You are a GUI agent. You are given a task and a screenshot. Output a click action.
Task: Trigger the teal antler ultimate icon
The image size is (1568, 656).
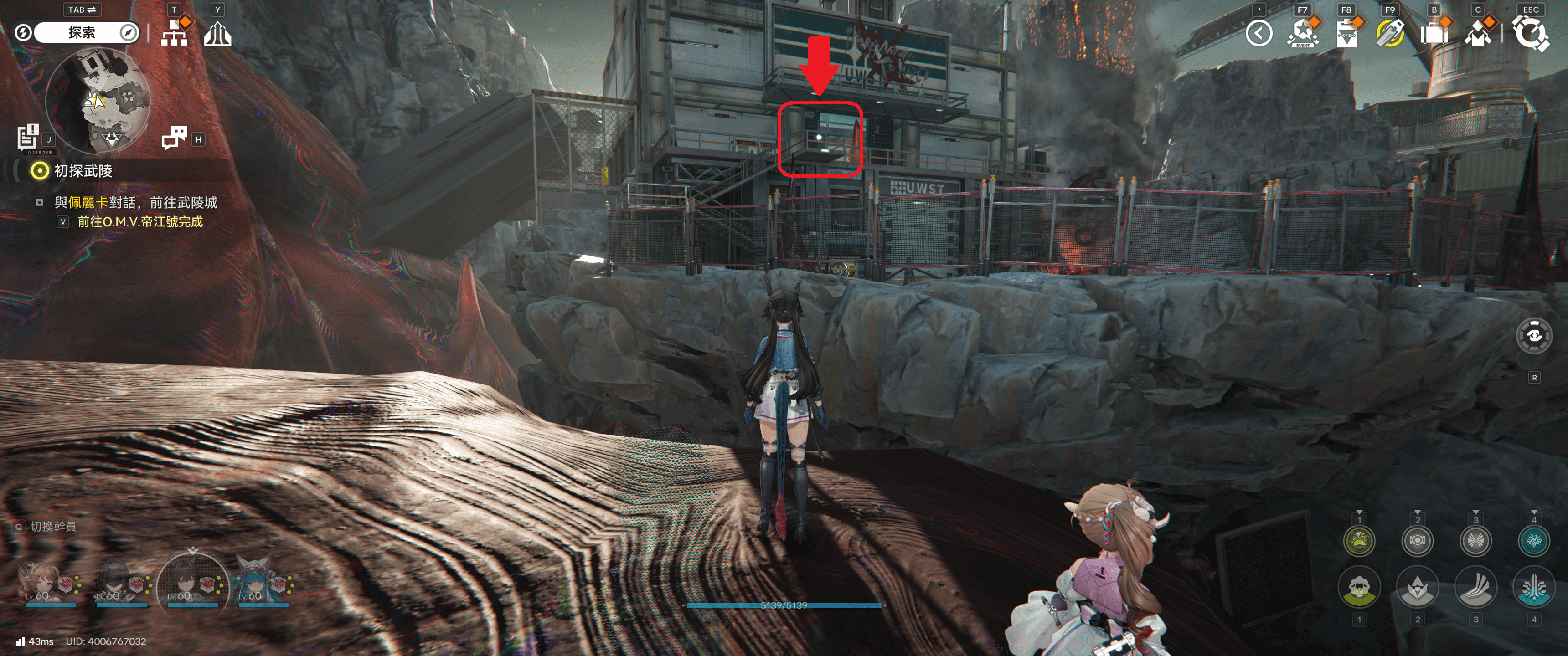pyautogui.click(x=1533, y=540)
